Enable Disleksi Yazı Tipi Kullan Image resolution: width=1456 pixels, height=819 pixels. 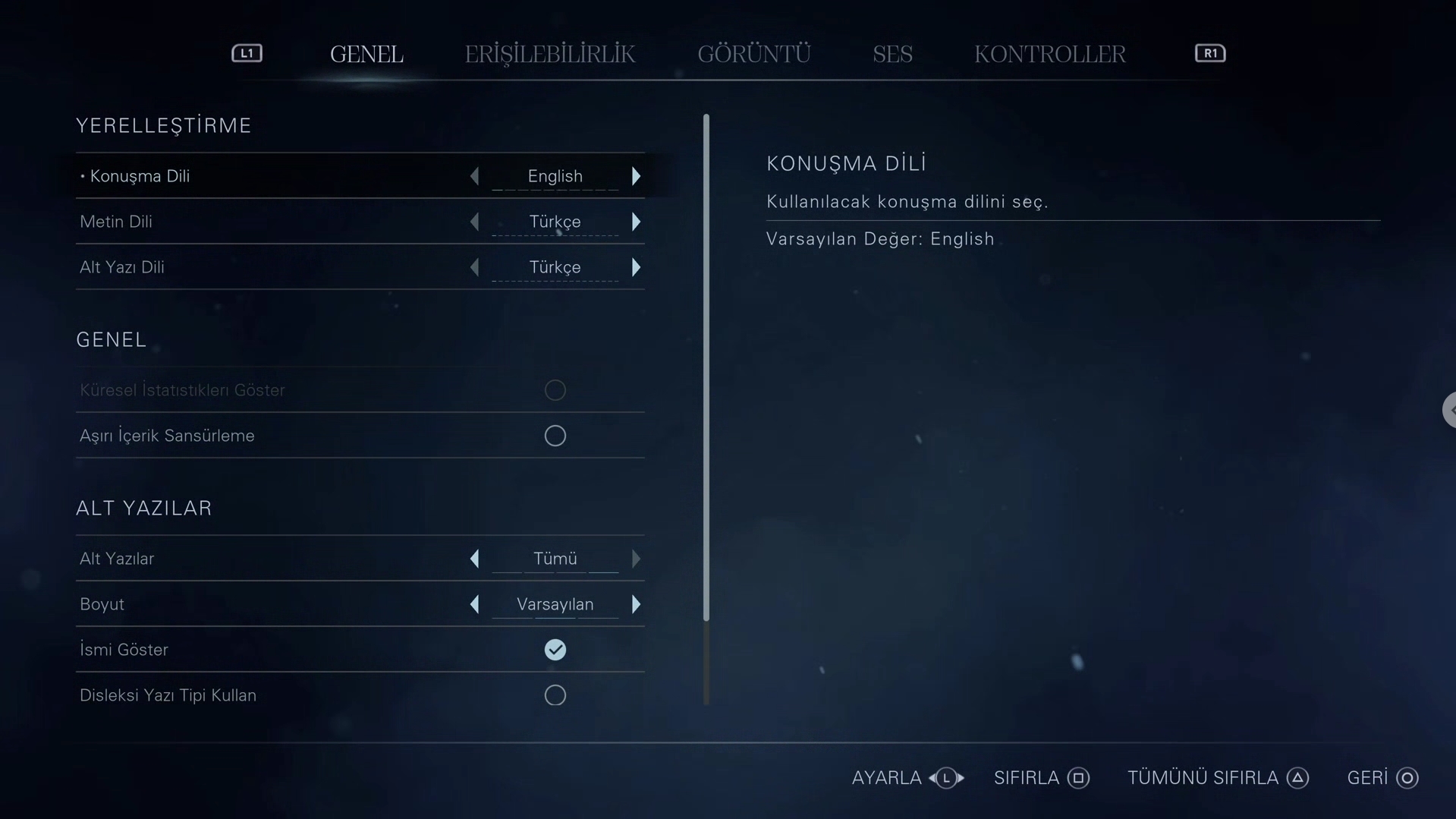[555, 695]
